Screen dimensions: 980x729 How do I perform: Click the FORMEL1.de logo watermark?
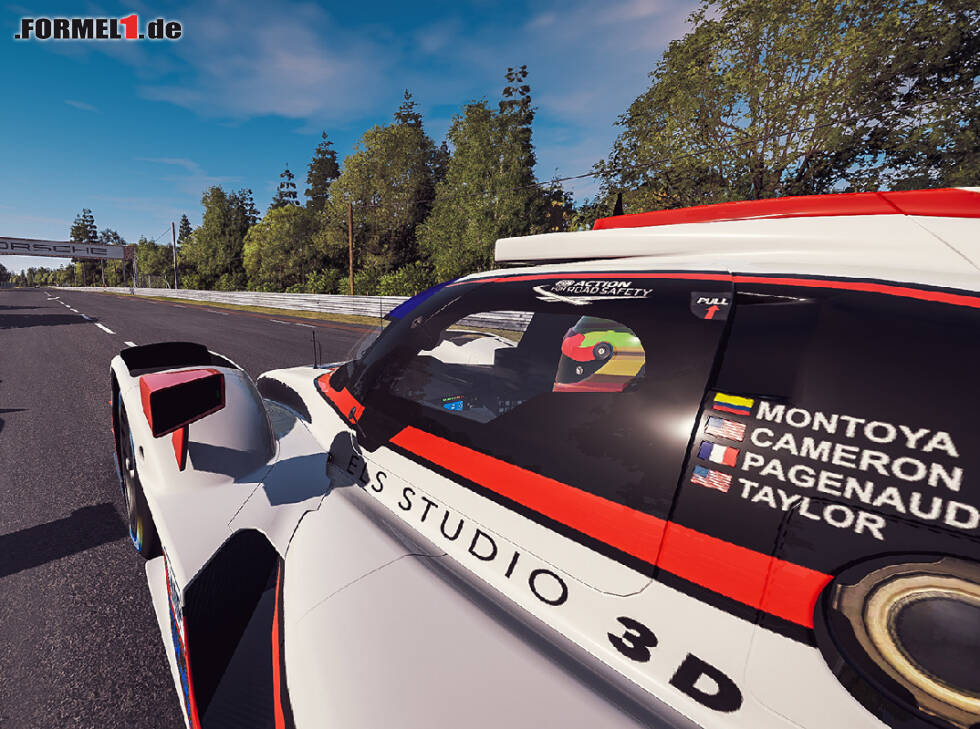tap(98, 28)
